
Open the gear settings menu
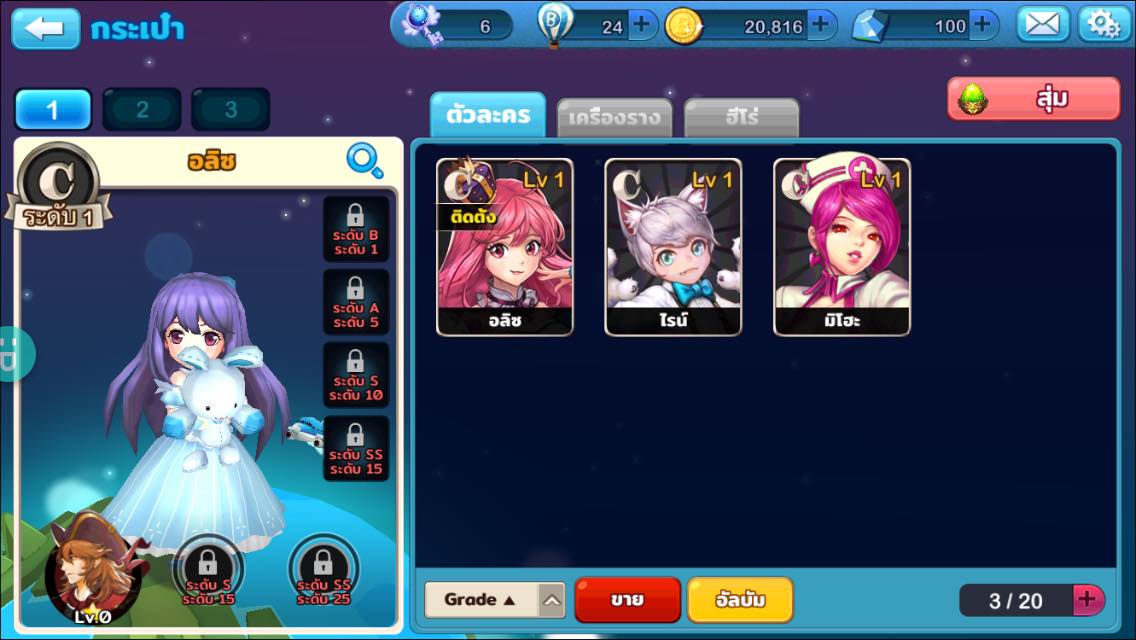click(1104, 25)
